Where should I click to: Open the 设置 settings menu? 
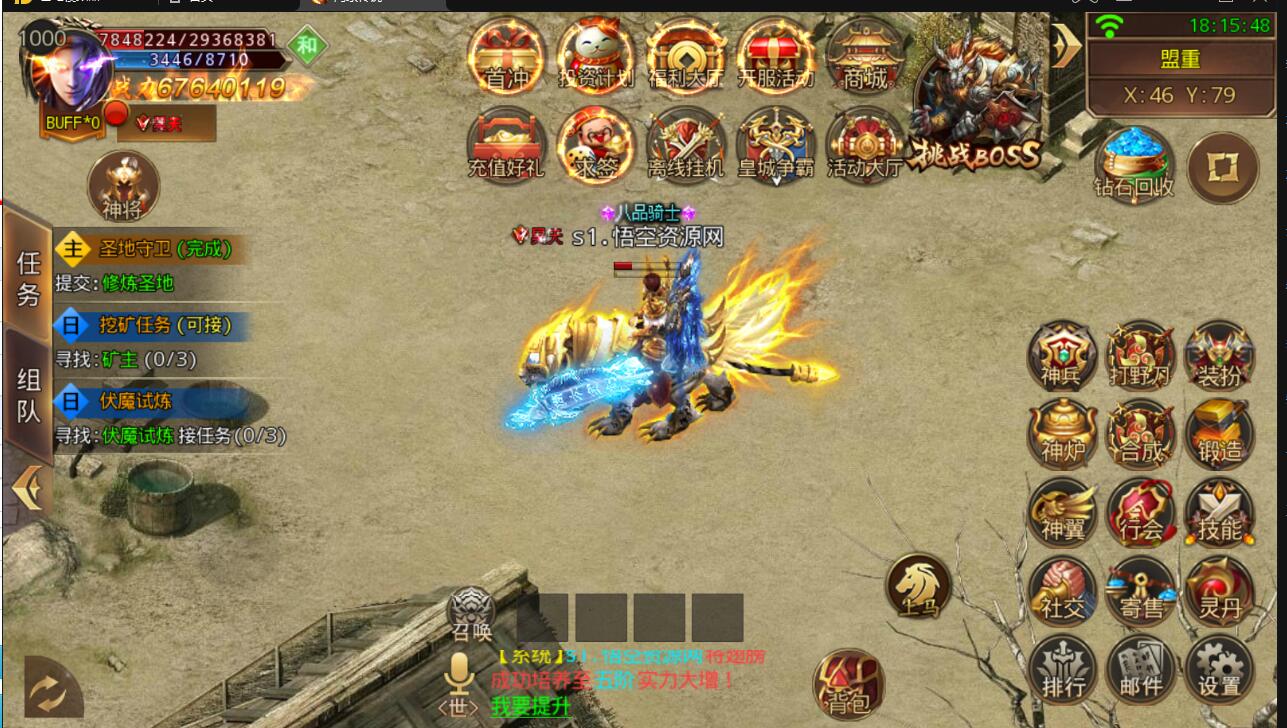point(1219,671)
